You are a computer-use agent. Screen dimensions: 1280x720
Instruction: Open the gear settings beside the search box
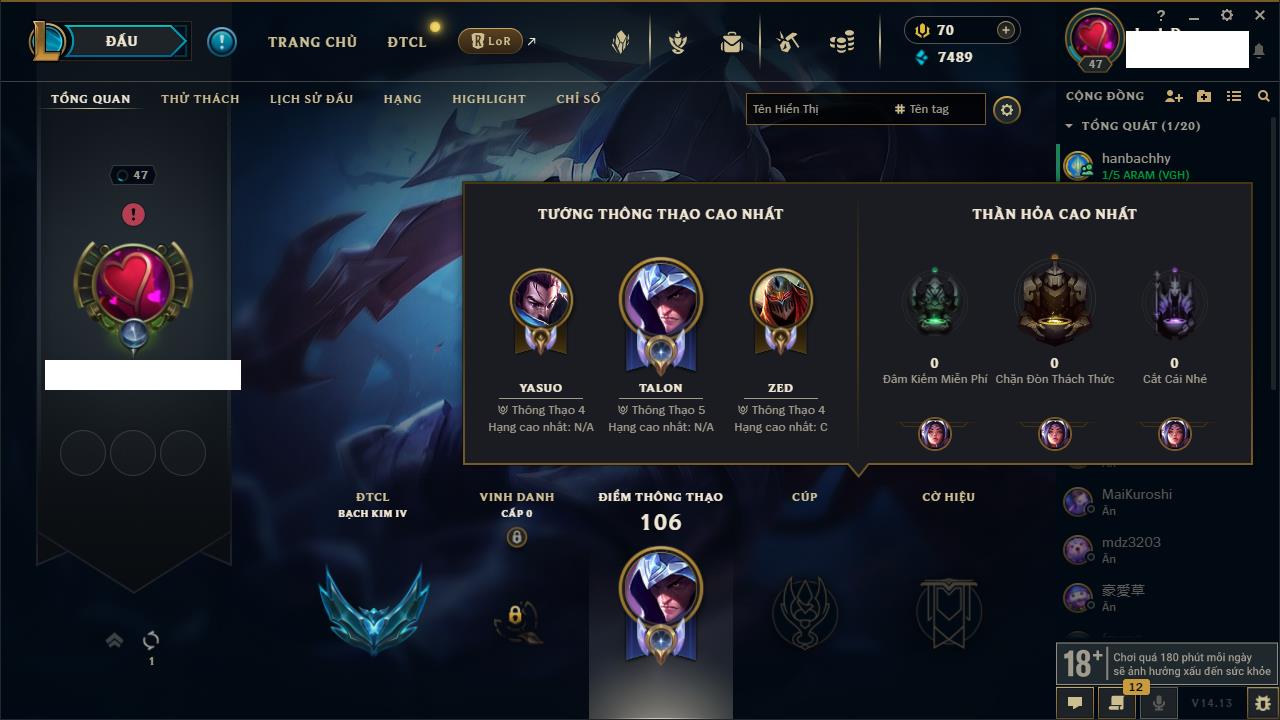point(1007,110)
